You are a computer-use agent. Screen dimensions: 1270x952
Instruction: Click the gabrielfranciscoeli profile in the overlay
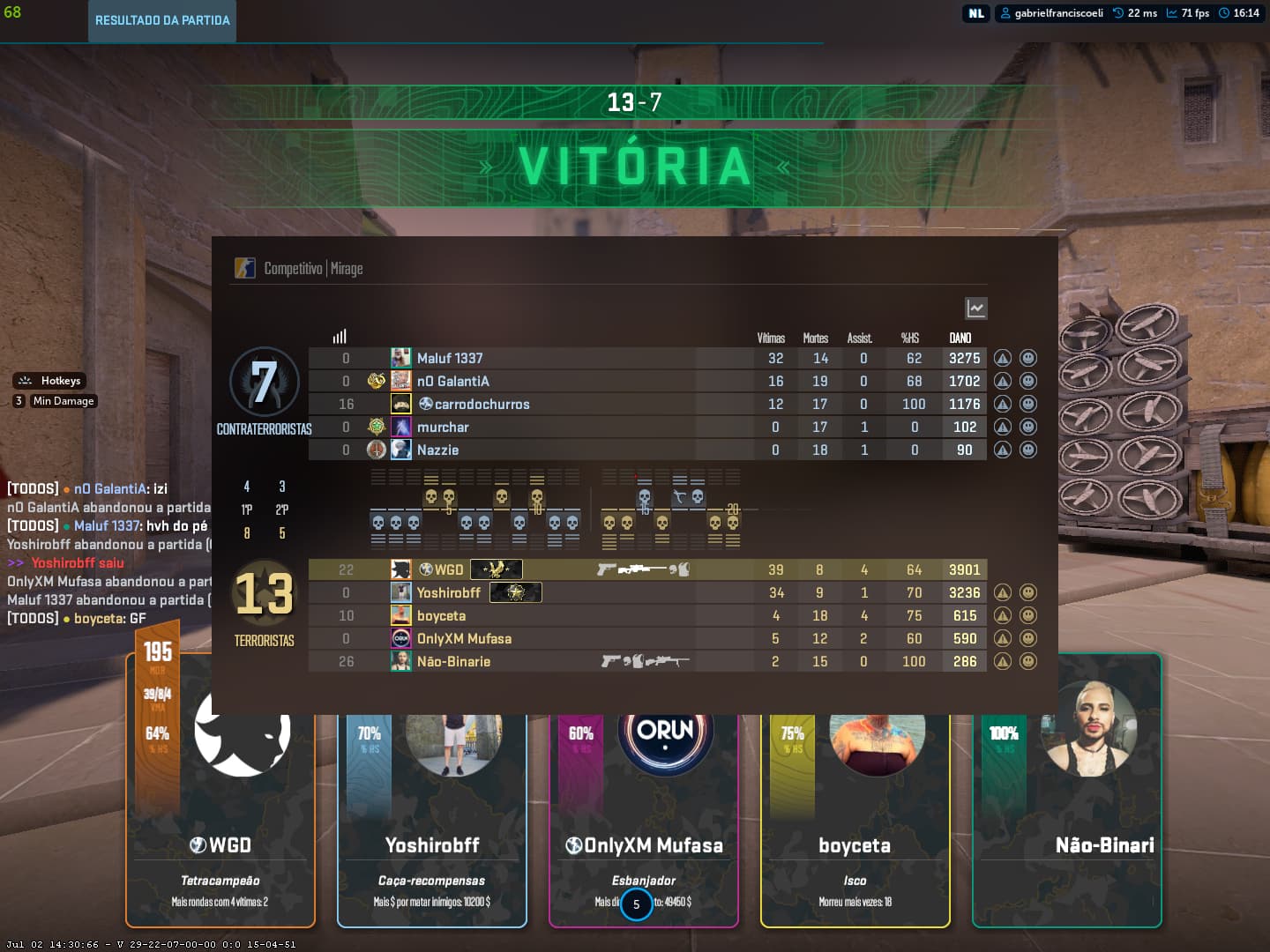click(1050, 13)
